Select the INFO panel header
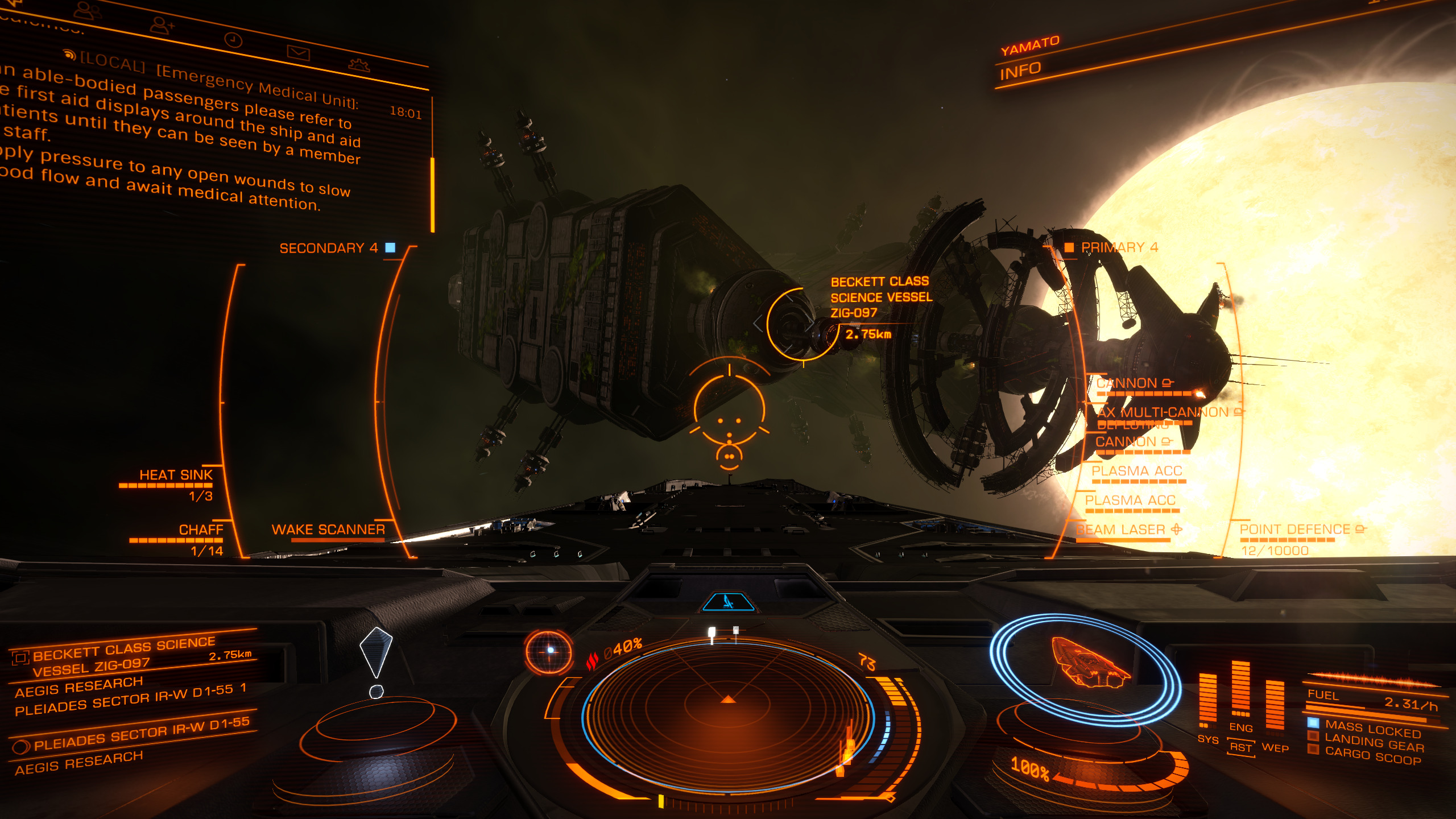The image size is (1456, 819). (1020, 72)
